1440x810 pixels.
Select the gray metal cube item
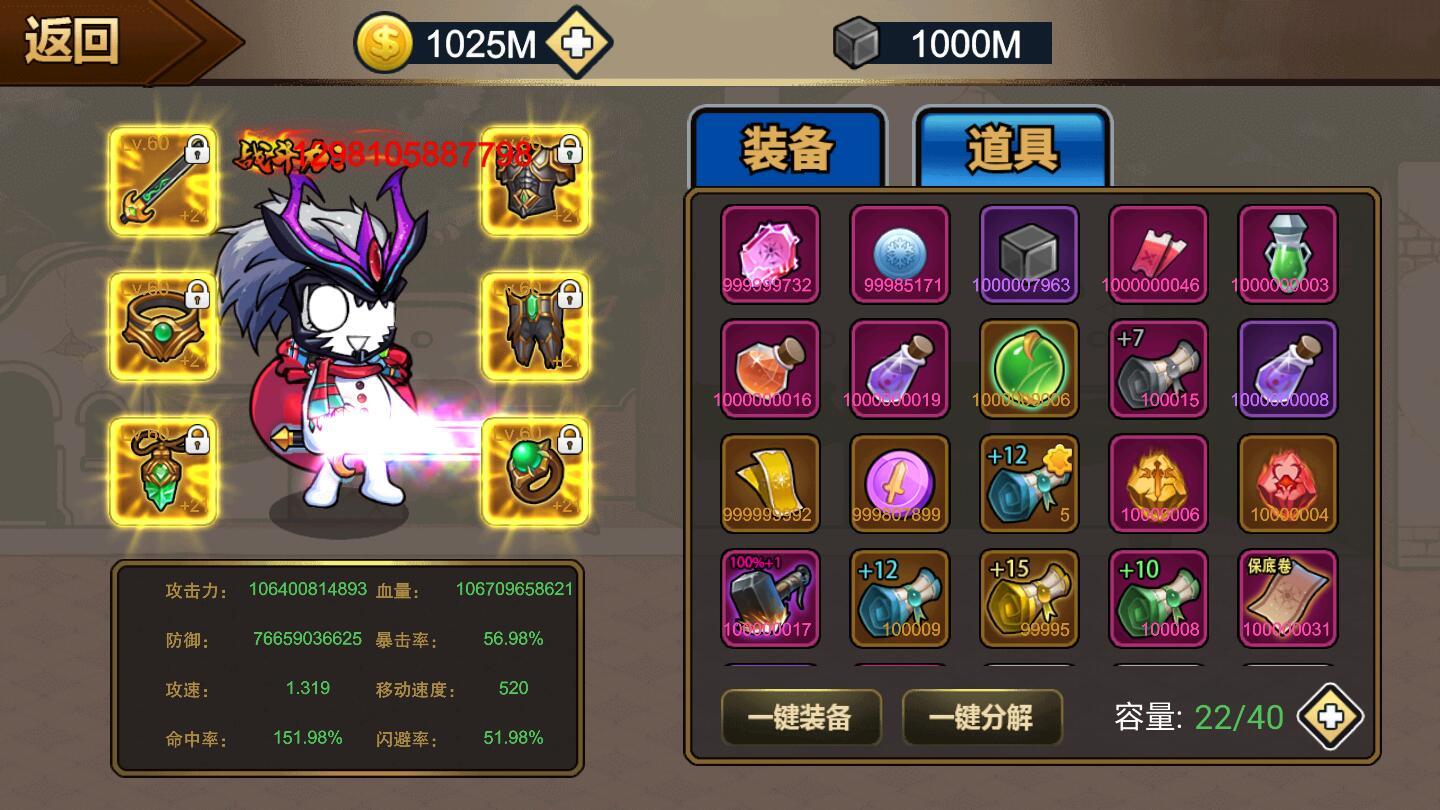1030,255
